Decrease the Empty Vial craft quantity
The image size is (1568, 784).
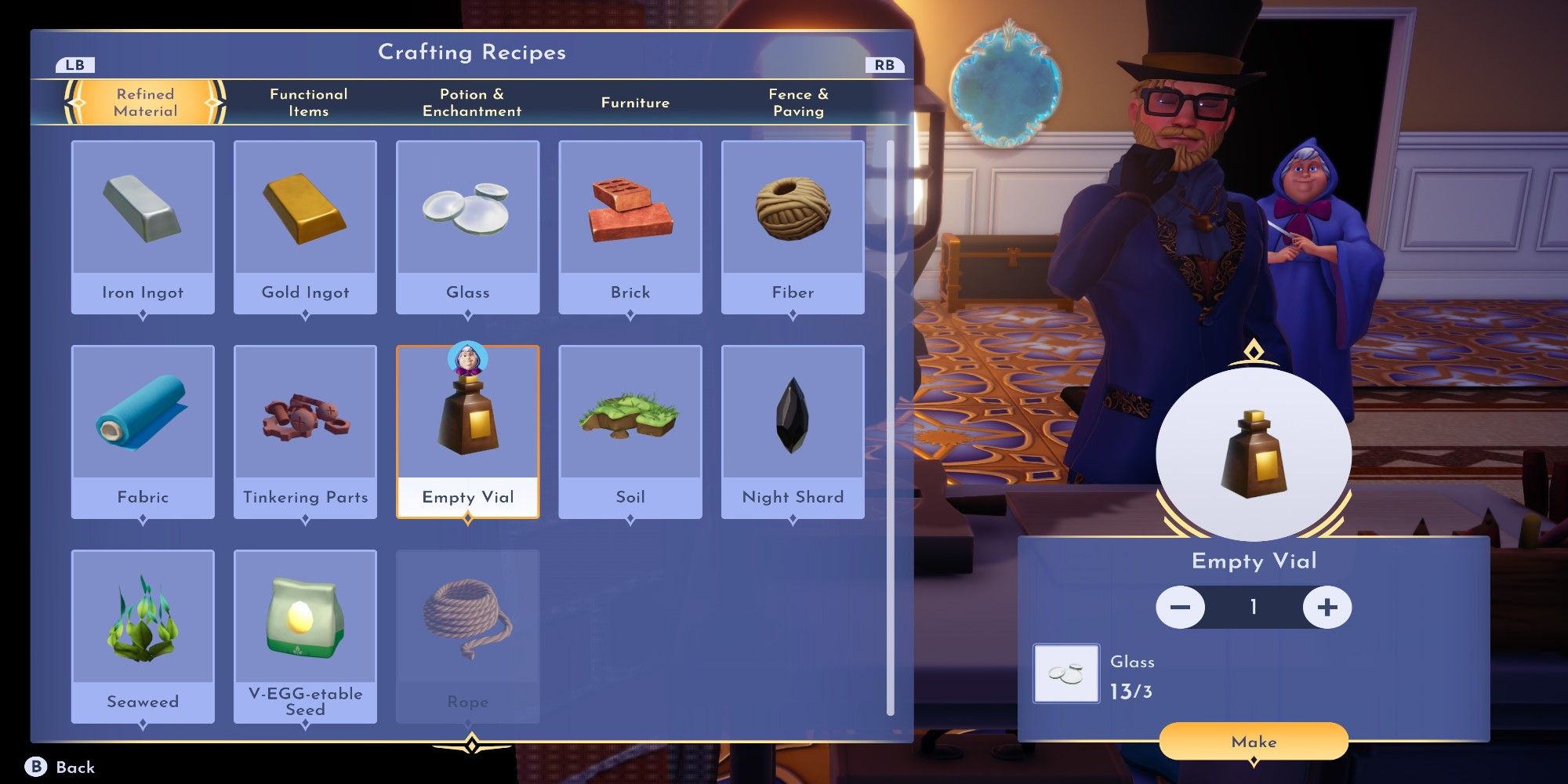tap(1180, 607)
